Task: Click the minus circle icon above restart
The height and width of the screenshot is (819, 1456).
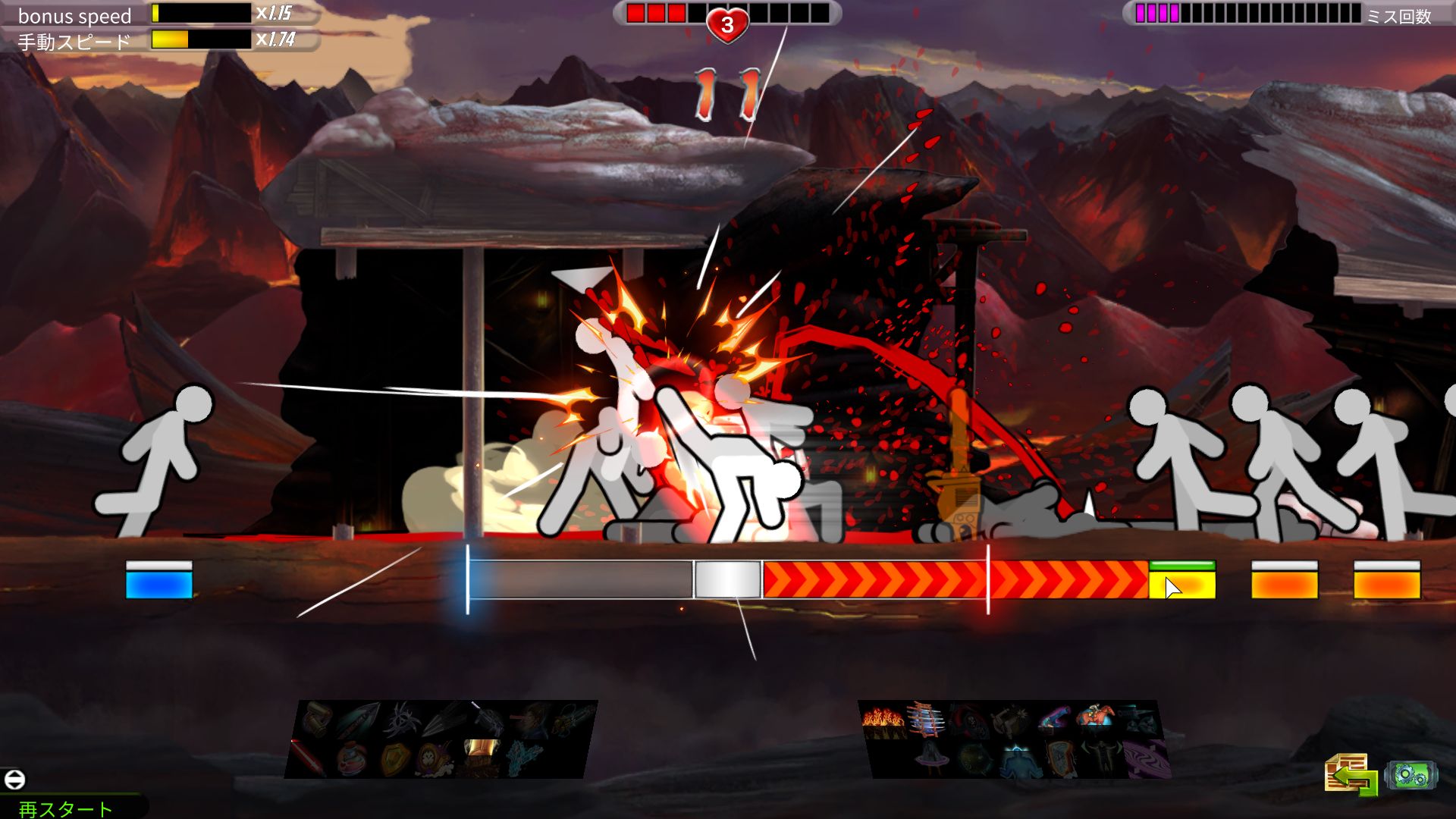Action: click(x=14, y=779)
